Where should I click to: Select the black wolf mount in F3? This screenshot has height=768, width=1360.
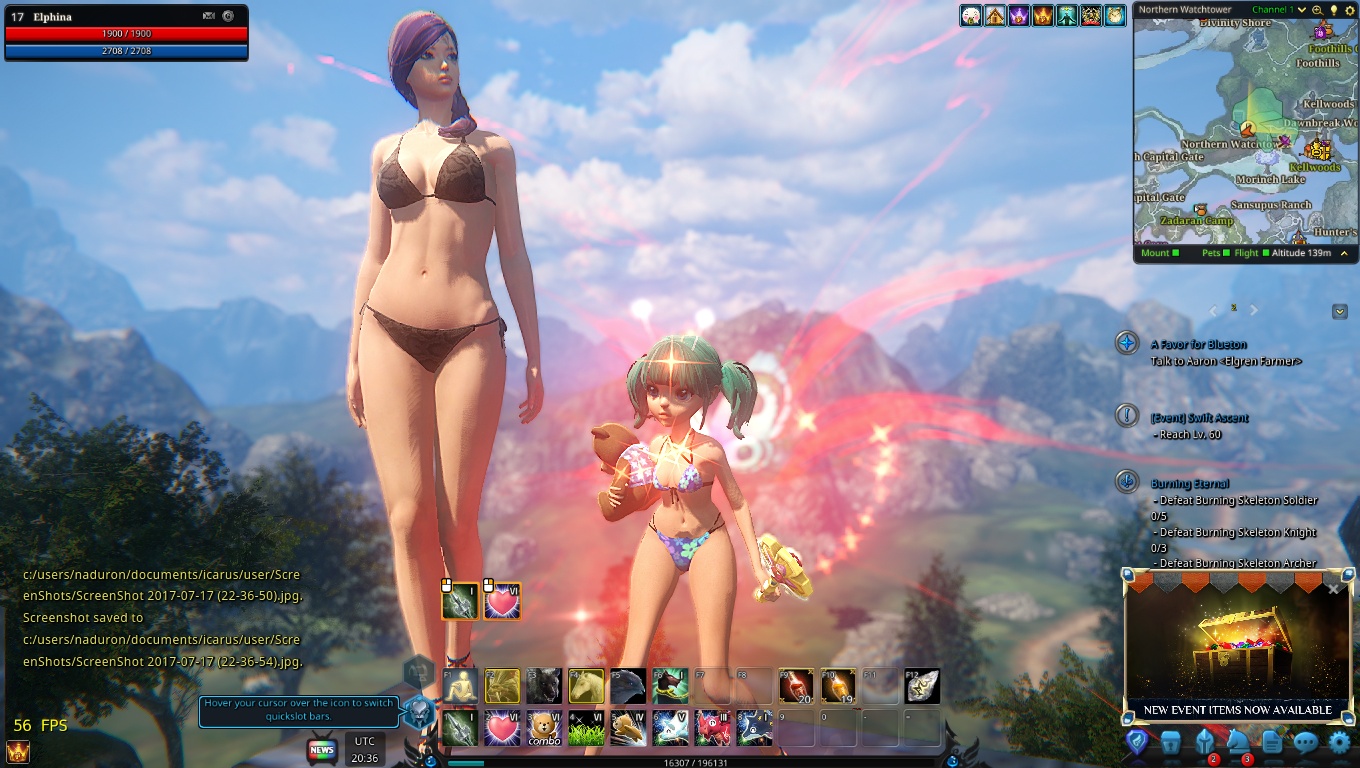coord(544,686)
